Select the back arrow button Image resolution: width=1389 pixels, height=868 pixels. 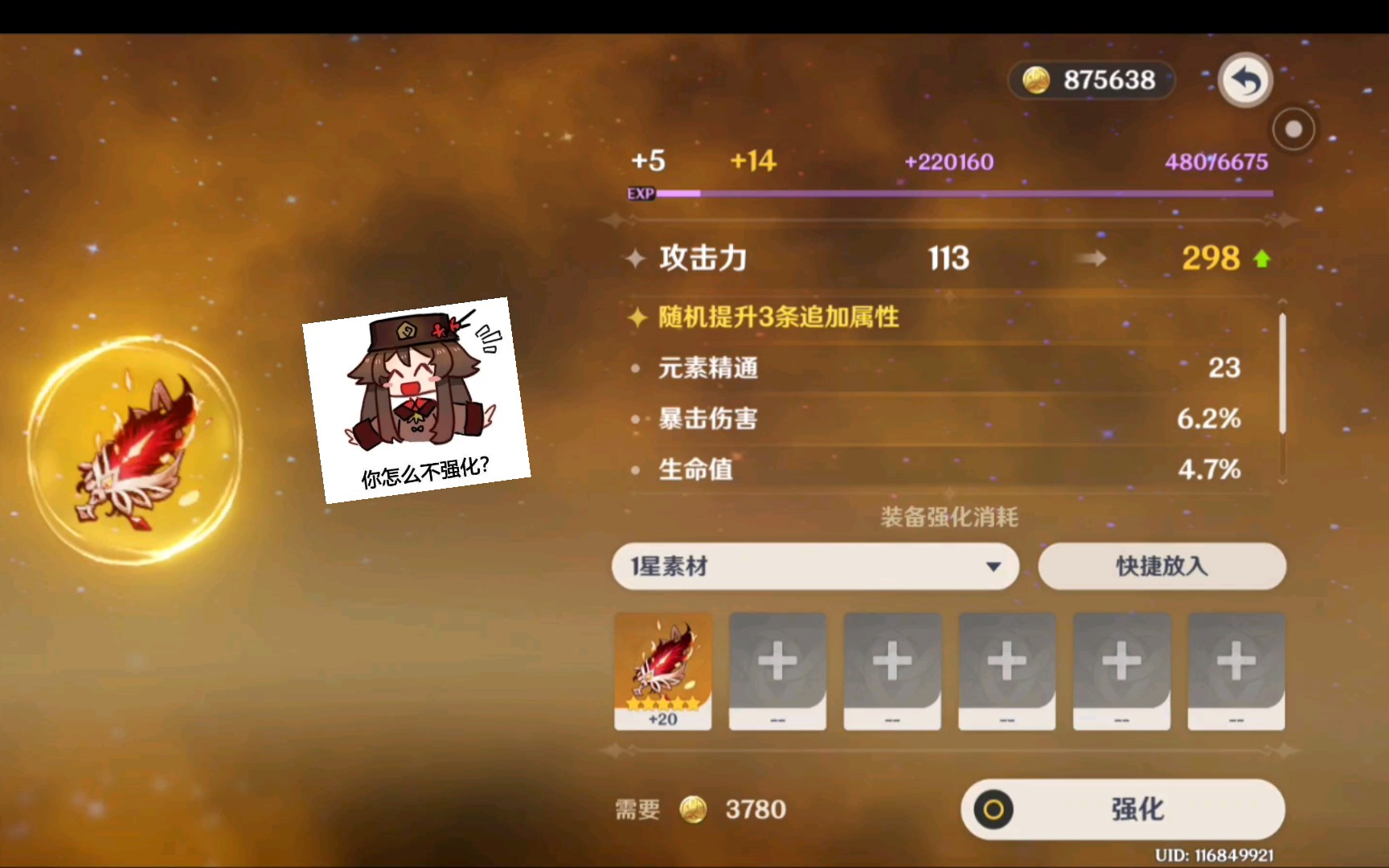point(1244,79)
